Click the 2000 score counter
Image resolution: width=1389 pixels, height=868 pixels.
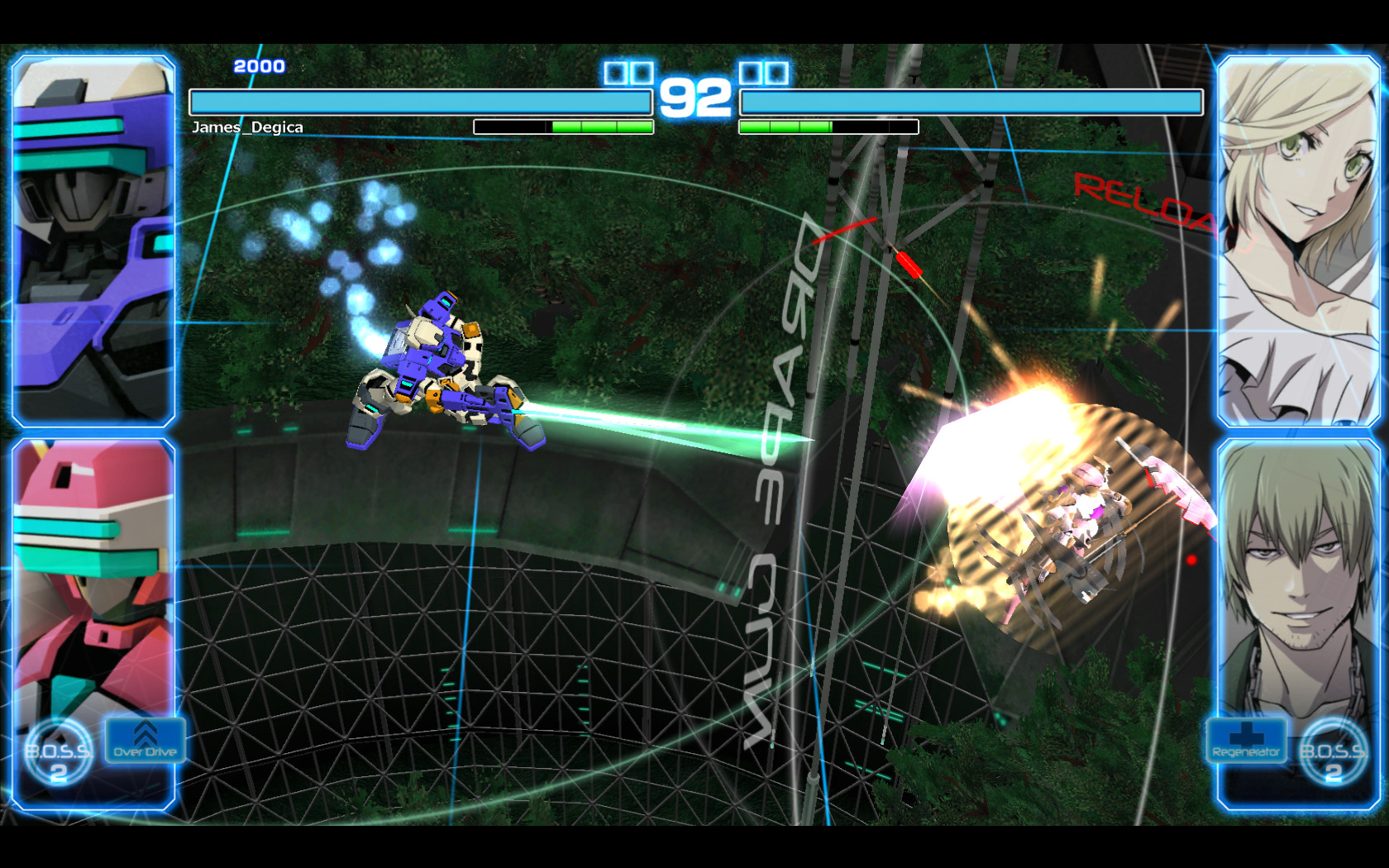[x=259, y=65]
